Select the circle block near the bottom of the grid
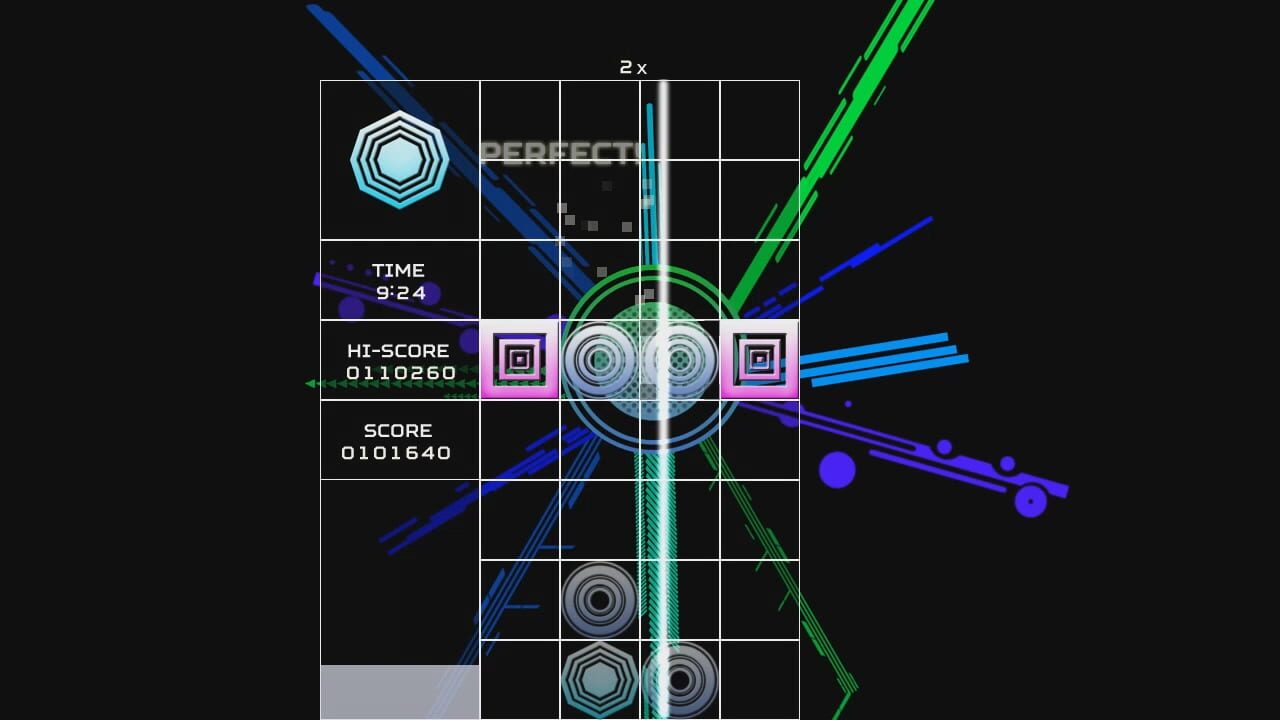Viewport: 1280px width, 720px height. click(x=600, y=600)
